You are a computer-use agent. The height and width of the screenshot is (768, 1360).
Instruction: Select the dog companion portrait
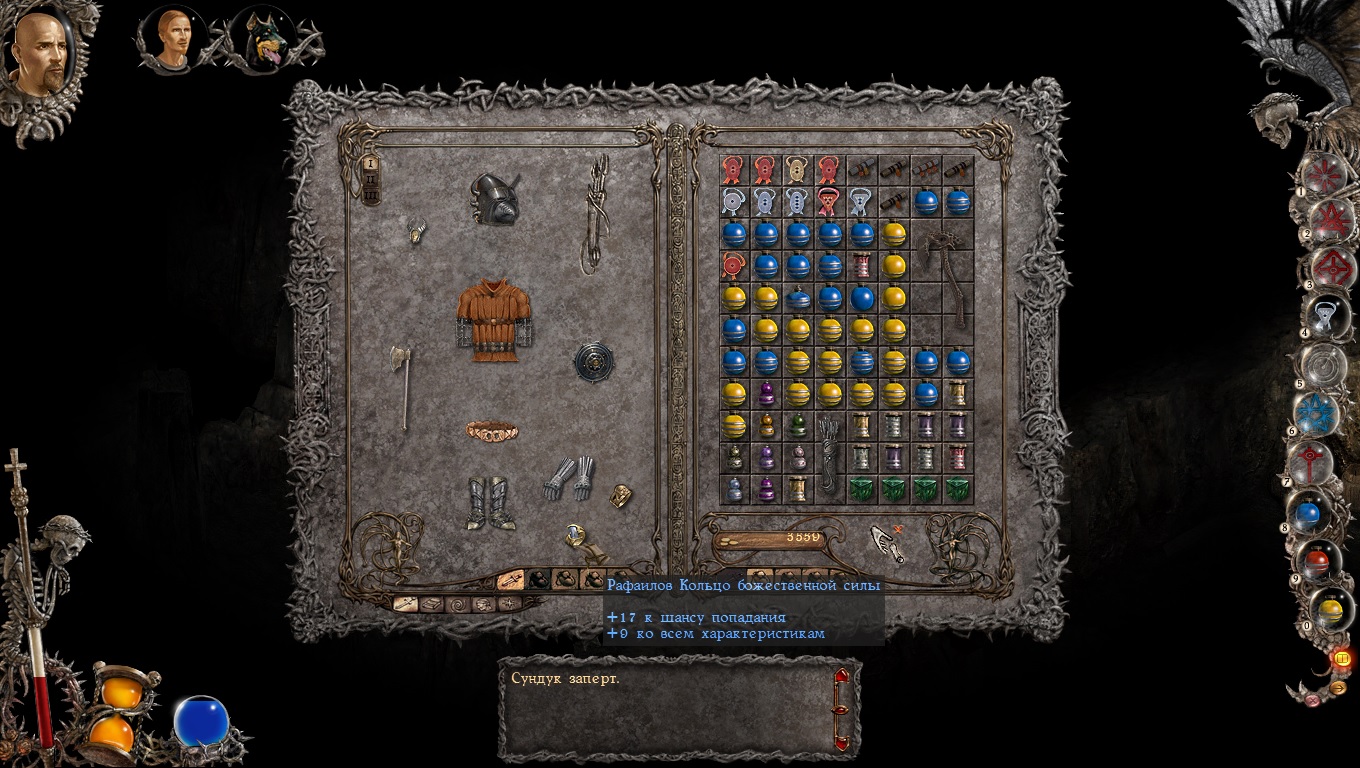(263, 42)
